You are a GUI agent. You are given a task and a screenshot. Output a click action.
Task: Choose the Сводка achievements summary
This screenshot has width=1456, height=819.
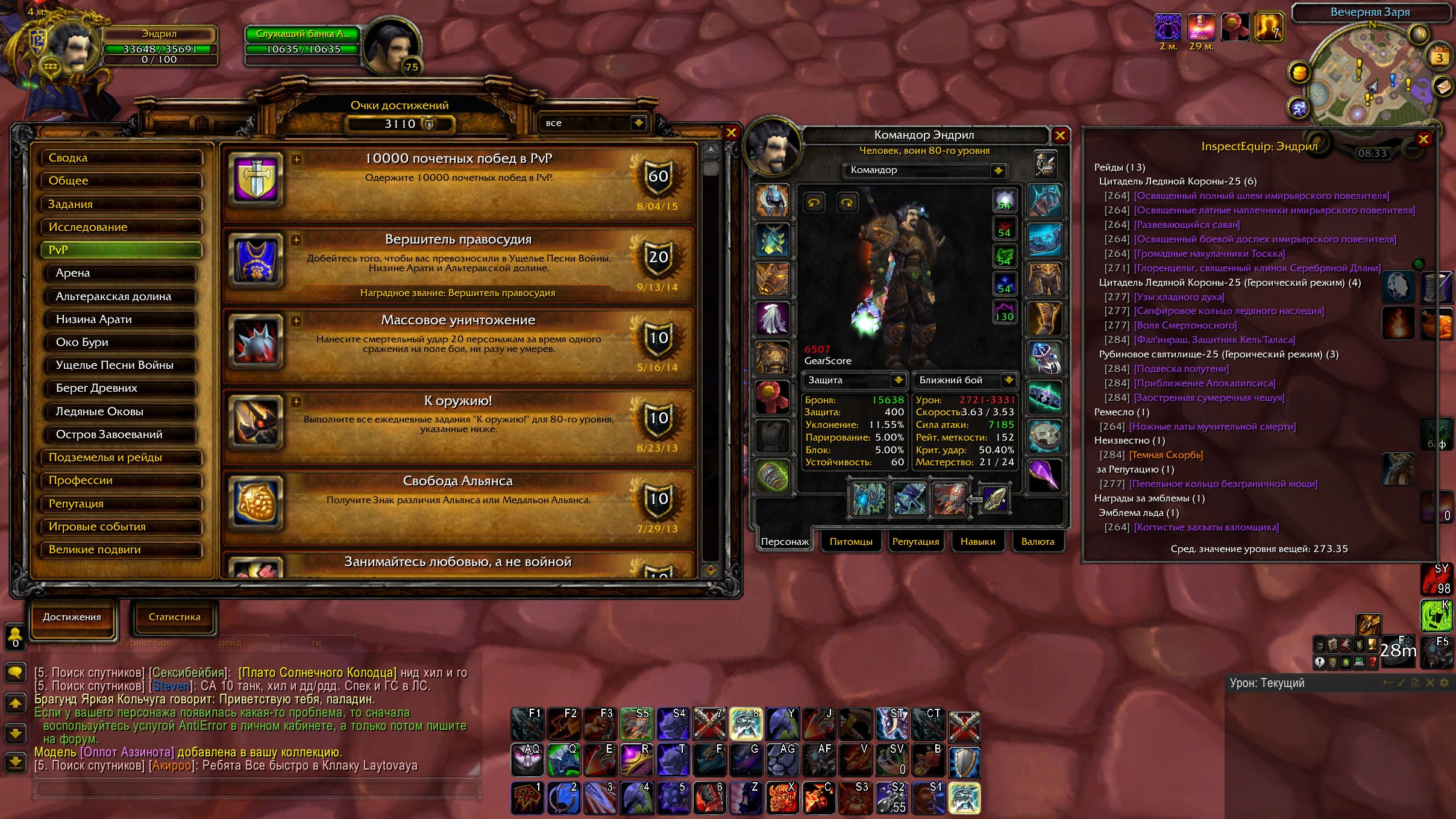tap(121, 158)
